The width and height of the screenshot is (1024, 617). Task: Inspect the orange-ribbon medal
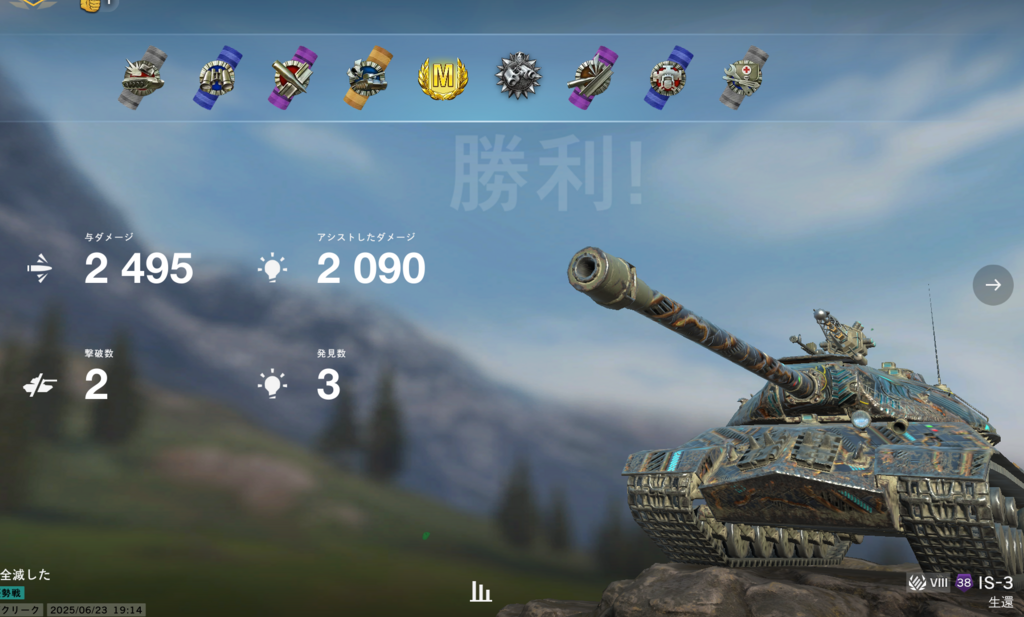366,77
